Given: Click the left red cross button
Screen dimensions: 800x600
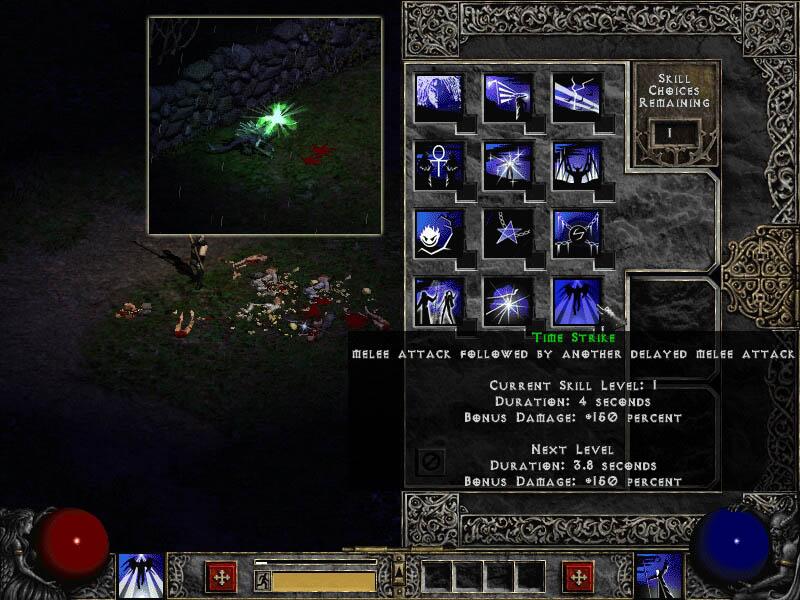Looking at the screenshot, I should (x=221, y=576).
